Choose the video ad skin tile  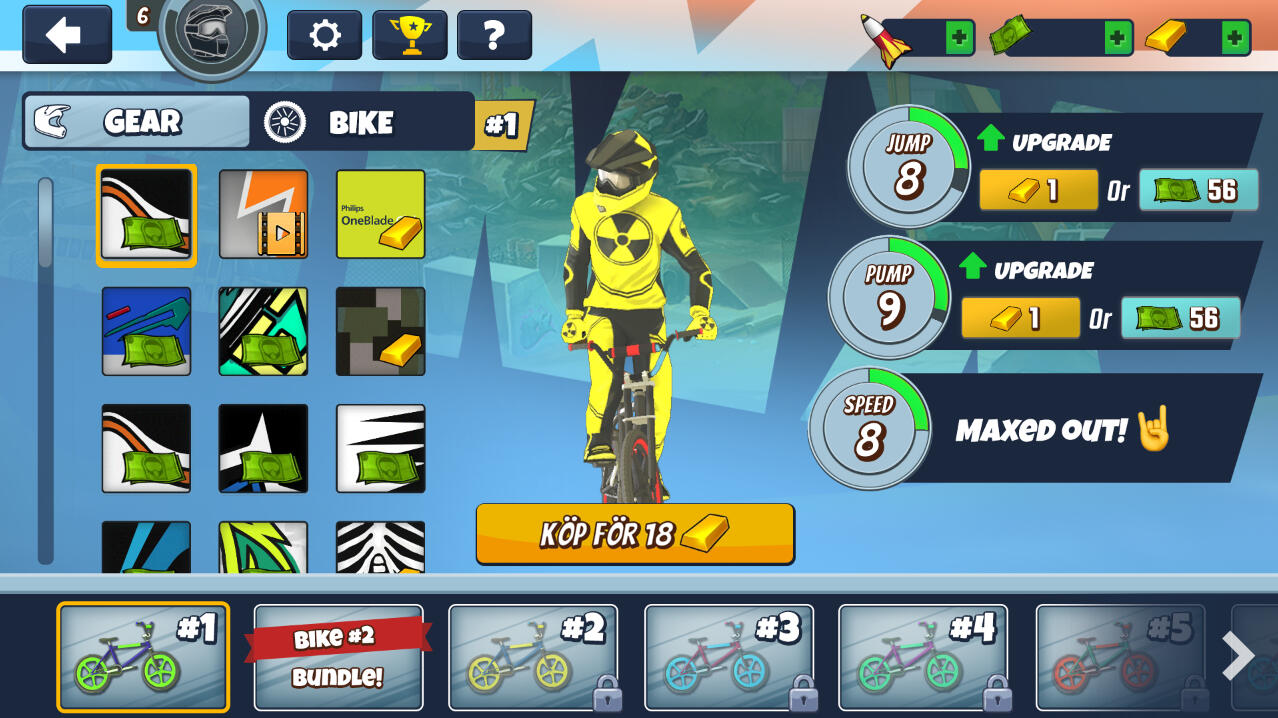[263, 214]
